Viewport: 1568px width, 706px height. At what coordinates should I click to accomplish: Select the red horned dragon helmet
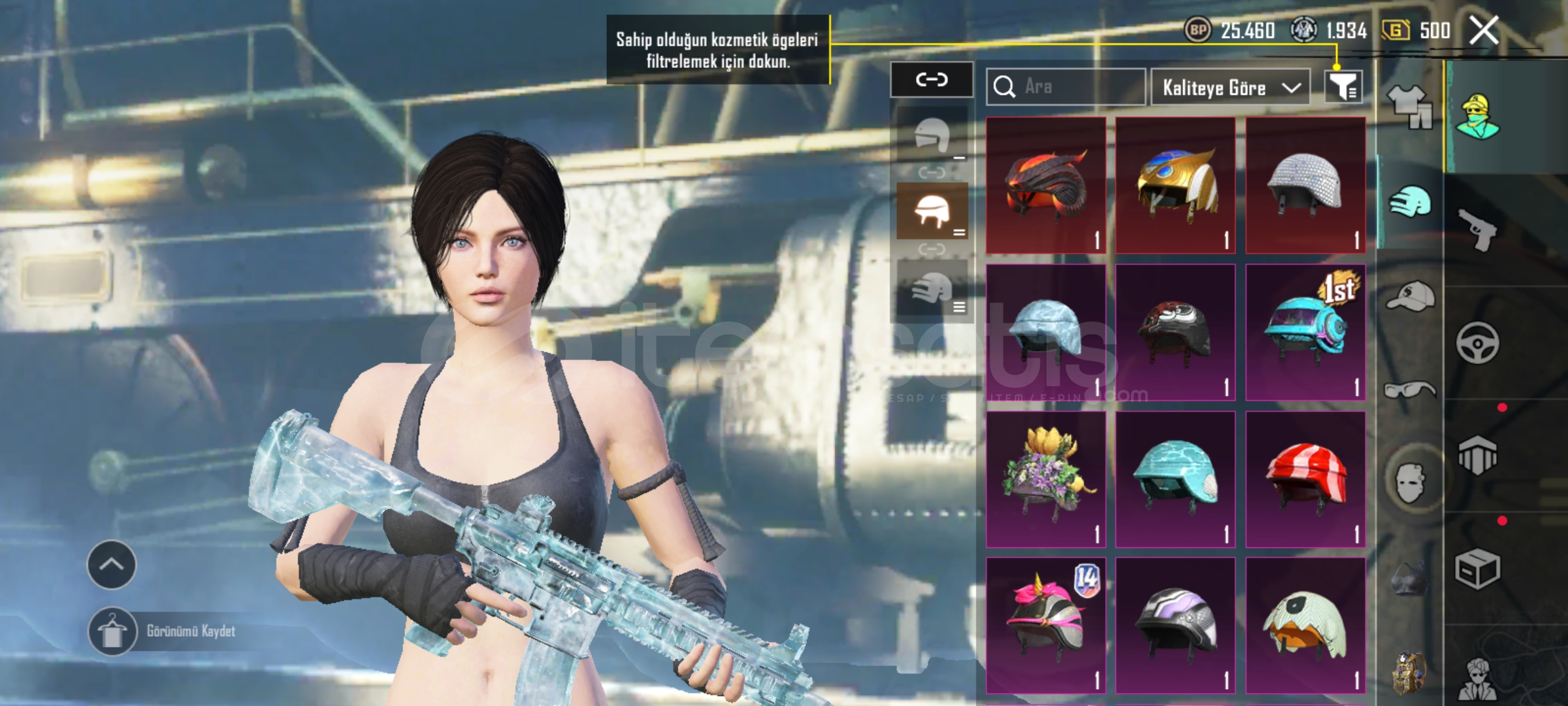point(1046,185)
